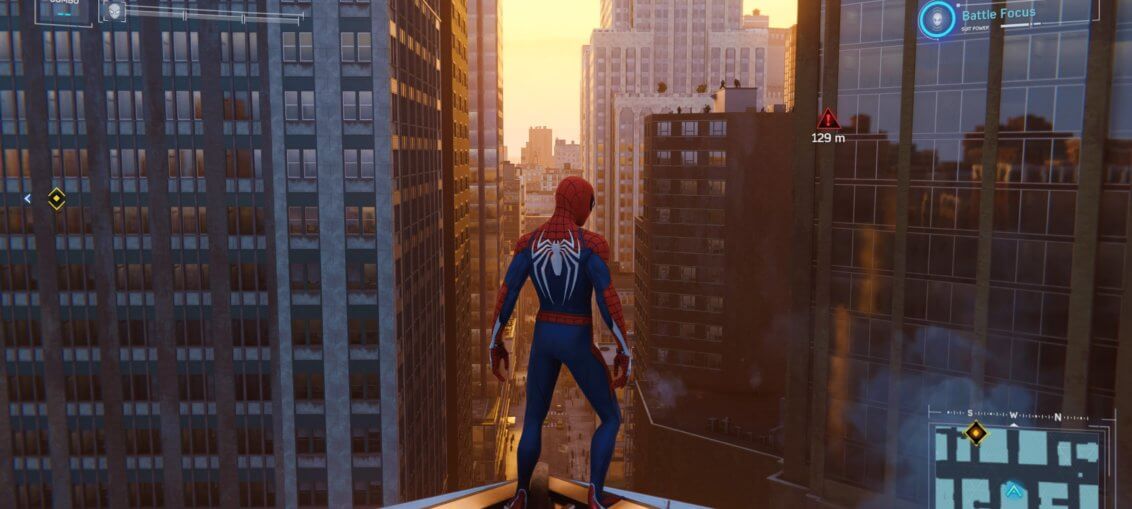Screen dimensions: 1132x509
Task: Select the yellow objective marker on the minimap
Action: (x=975, y=433)
